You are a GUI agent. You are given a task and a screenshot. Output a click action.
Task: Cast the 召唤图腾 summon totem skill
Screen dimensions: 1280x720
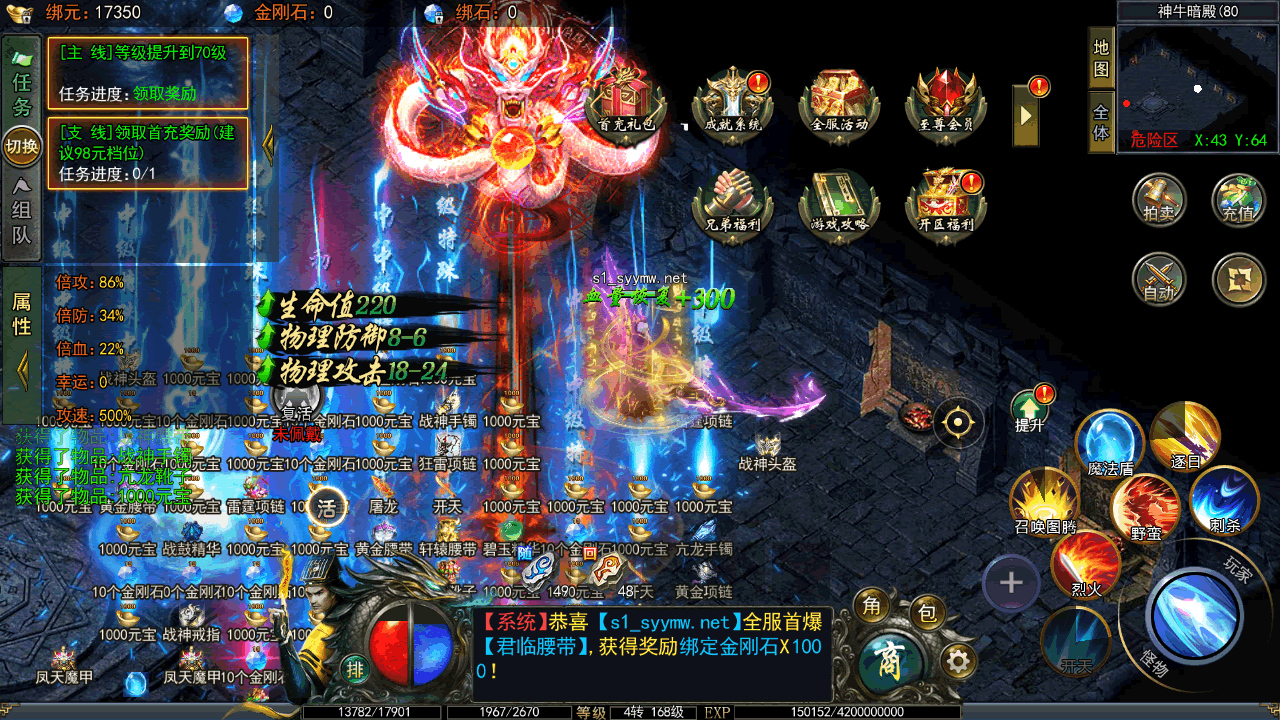tap(1044, 502)
